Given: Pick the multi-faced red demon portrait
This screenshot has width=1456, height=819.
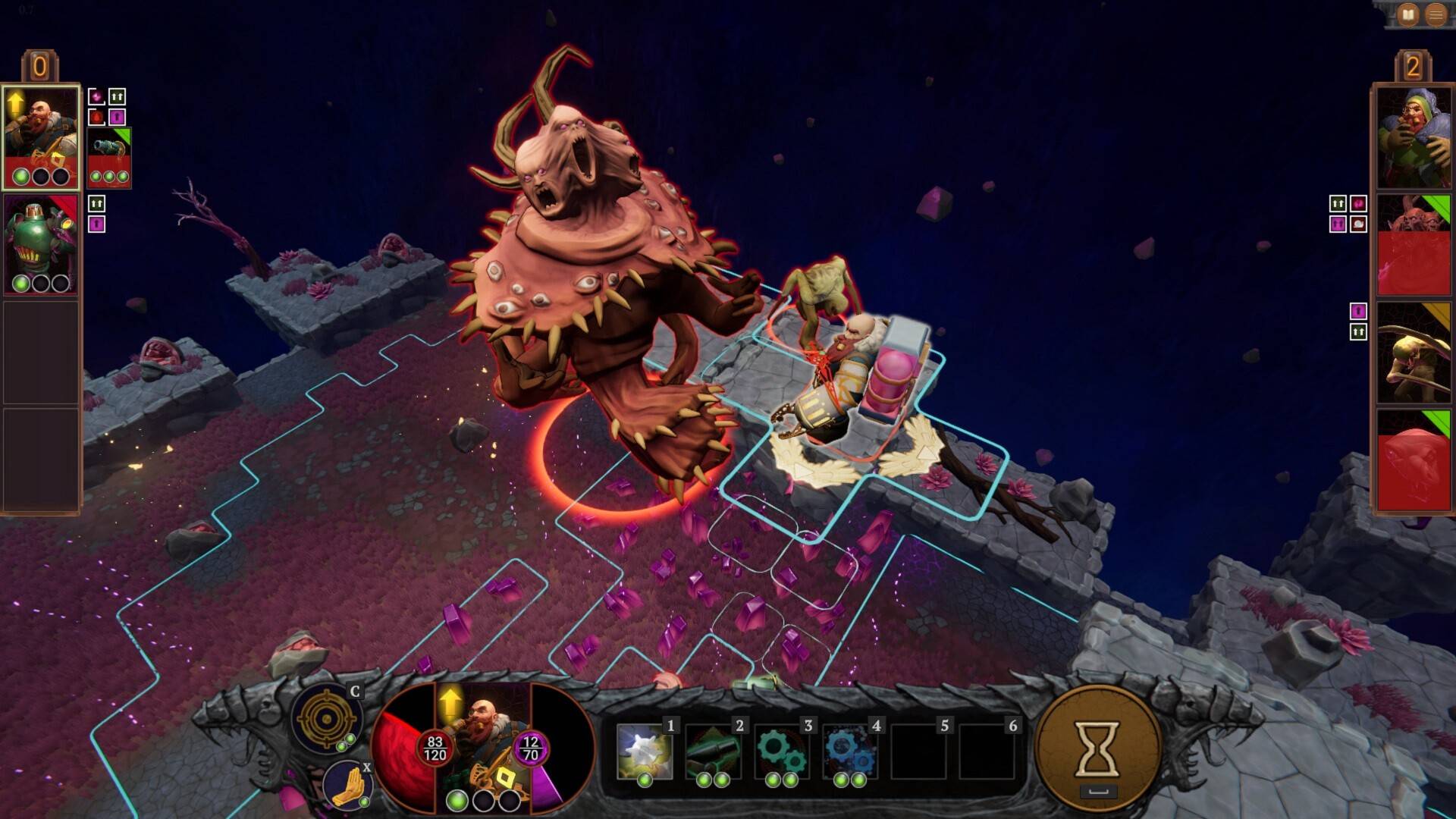Looking at the screenshot, I should pyautogui.click(x=1414, y=244).
